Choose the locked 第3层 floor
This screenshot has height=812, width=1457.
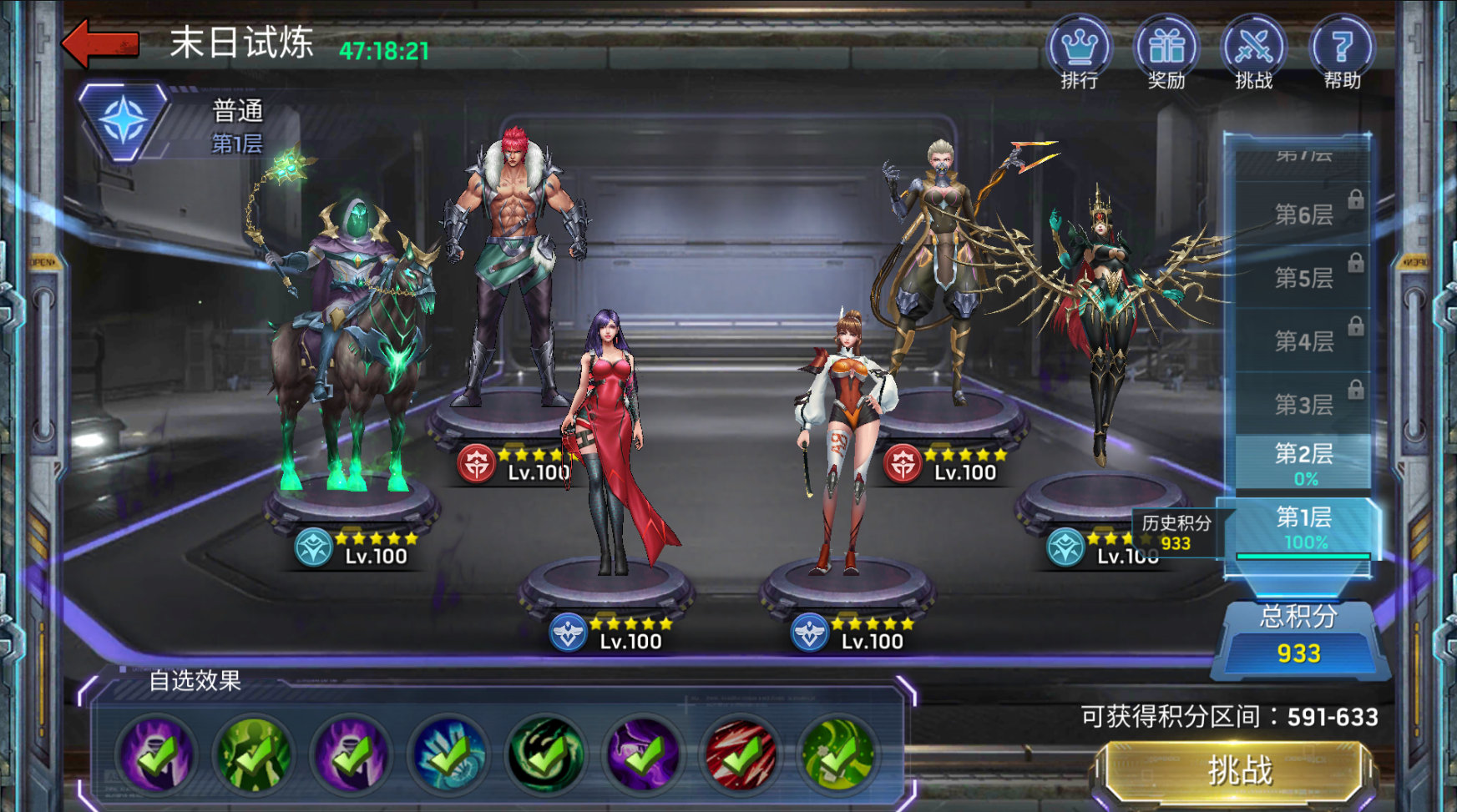pos(1303,405)
